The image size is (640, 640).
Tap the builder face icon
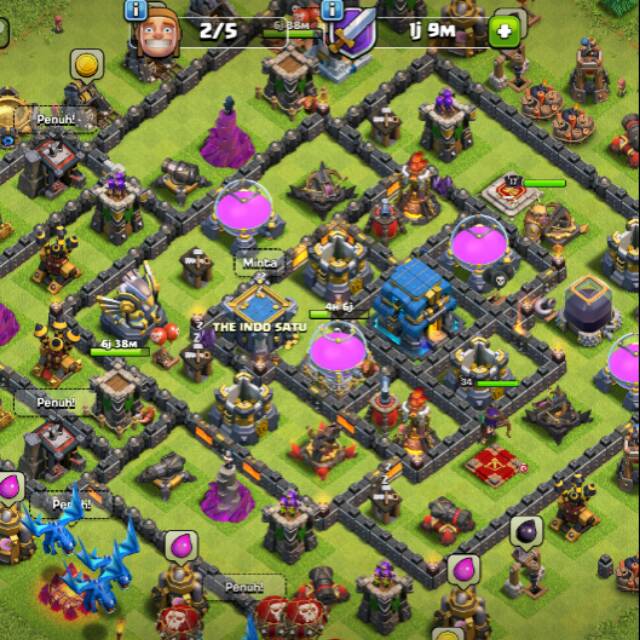(x=160, y=36)
